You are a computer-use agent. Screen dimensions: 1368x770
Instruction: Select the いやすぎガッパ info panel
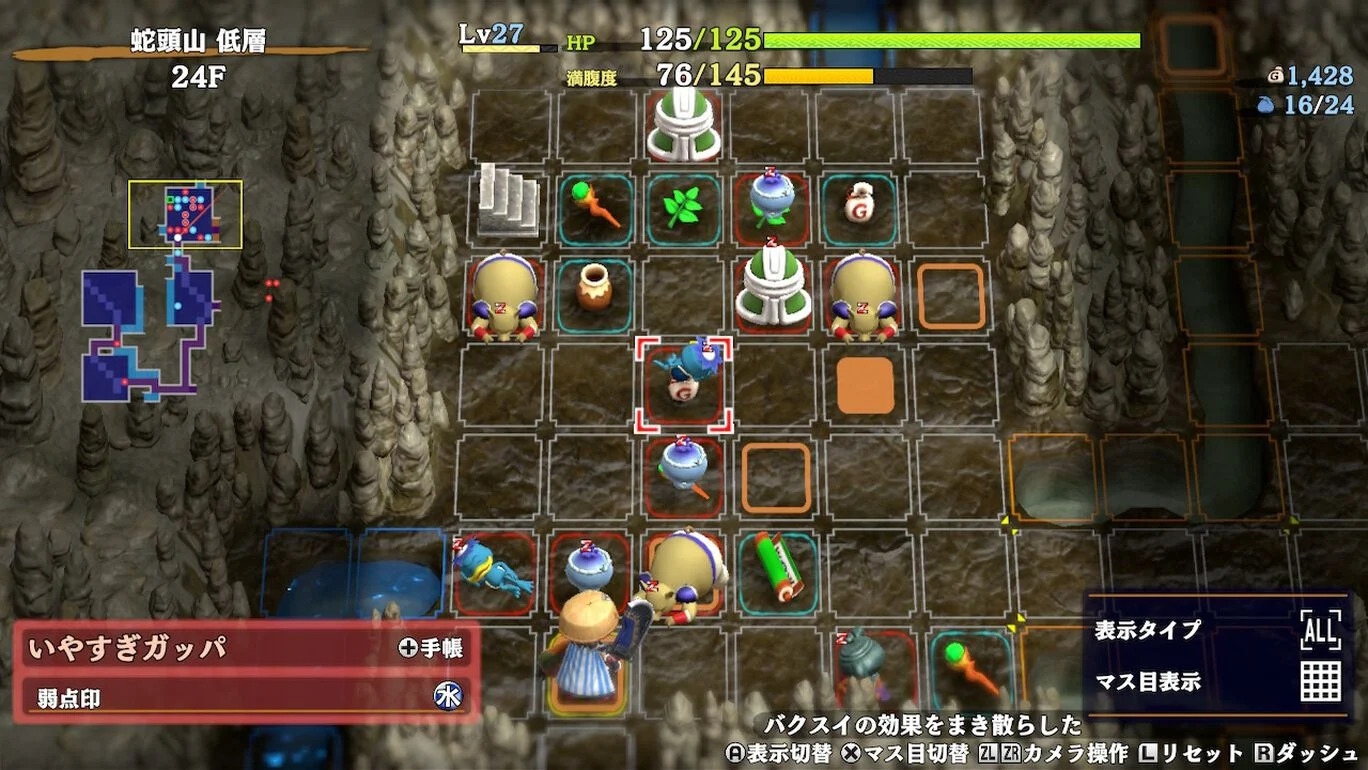tap(245, 648)
